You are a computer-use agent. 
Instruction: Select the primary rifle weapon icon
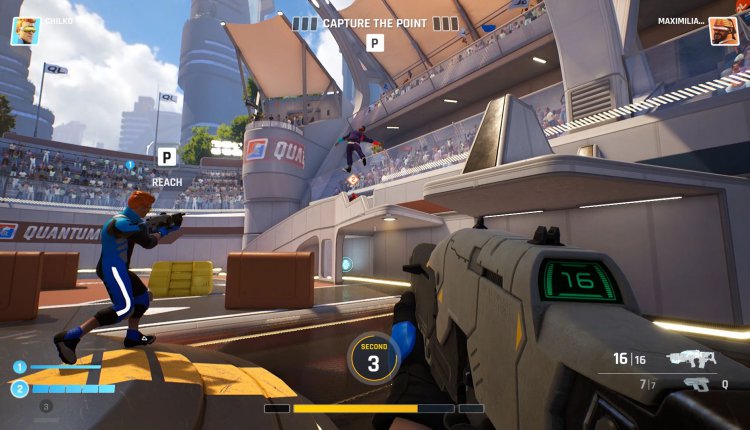(692, 358)
